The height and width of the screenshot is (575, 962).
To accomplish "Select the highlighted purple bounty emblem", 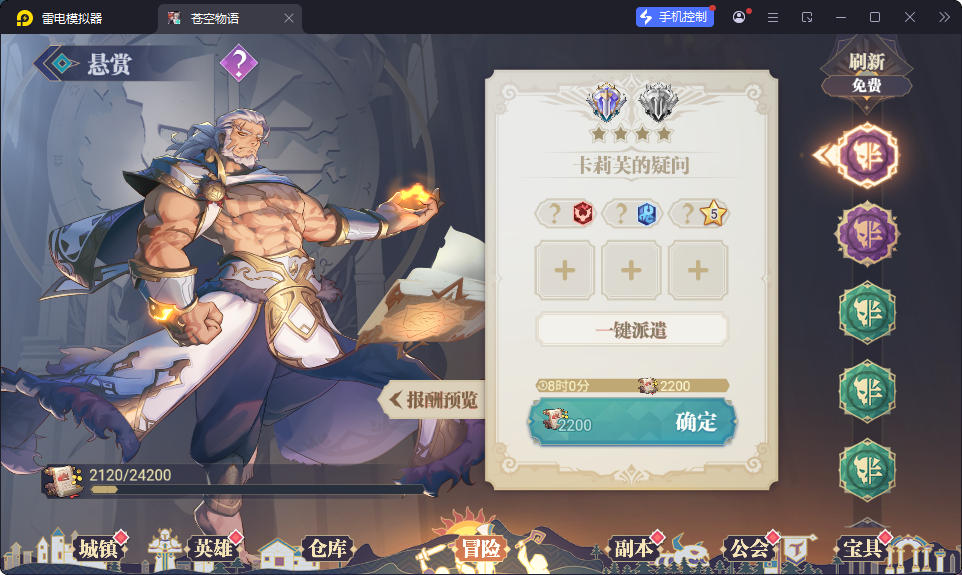I will click(866, 156).
